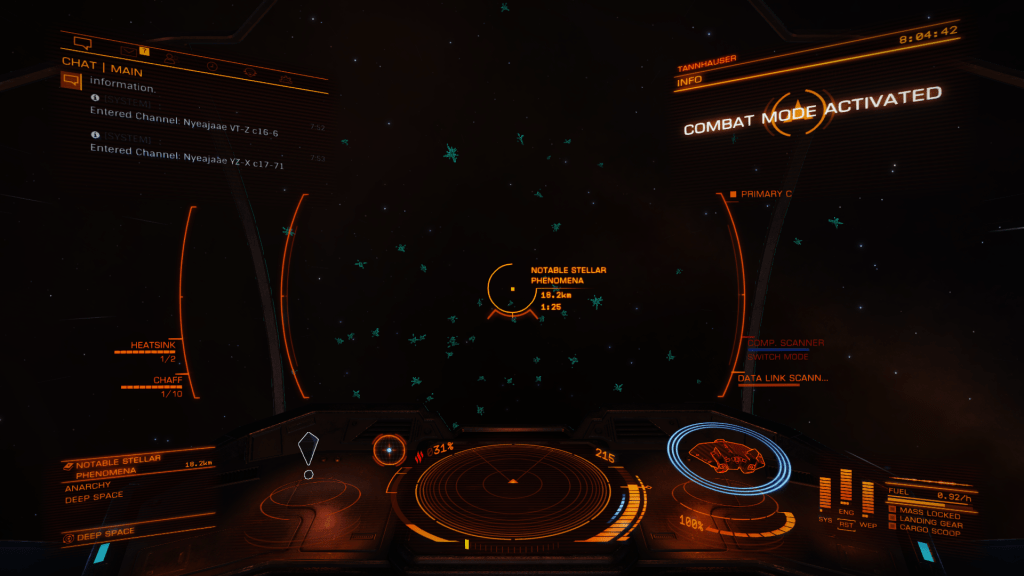Select the Primary C fire group label
Image resolution: width=1024 pixels, height=576 pixels.
[x=766, y=194]
